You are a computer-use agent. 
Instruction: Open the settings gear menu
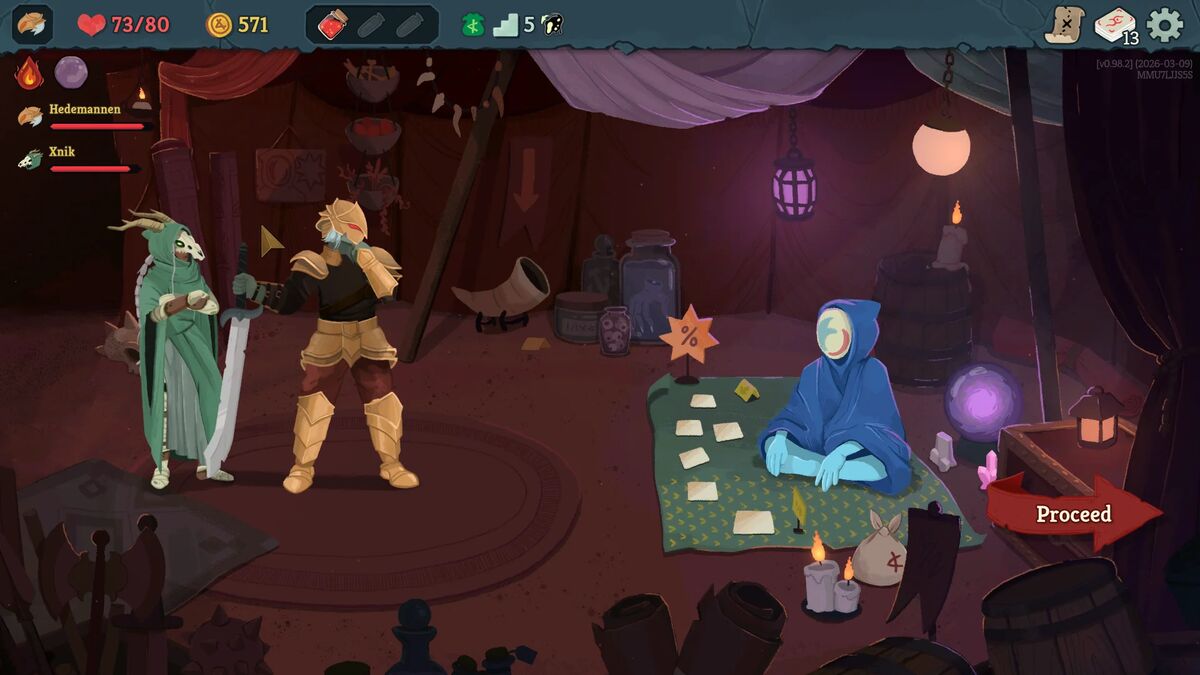[1164, 25]
